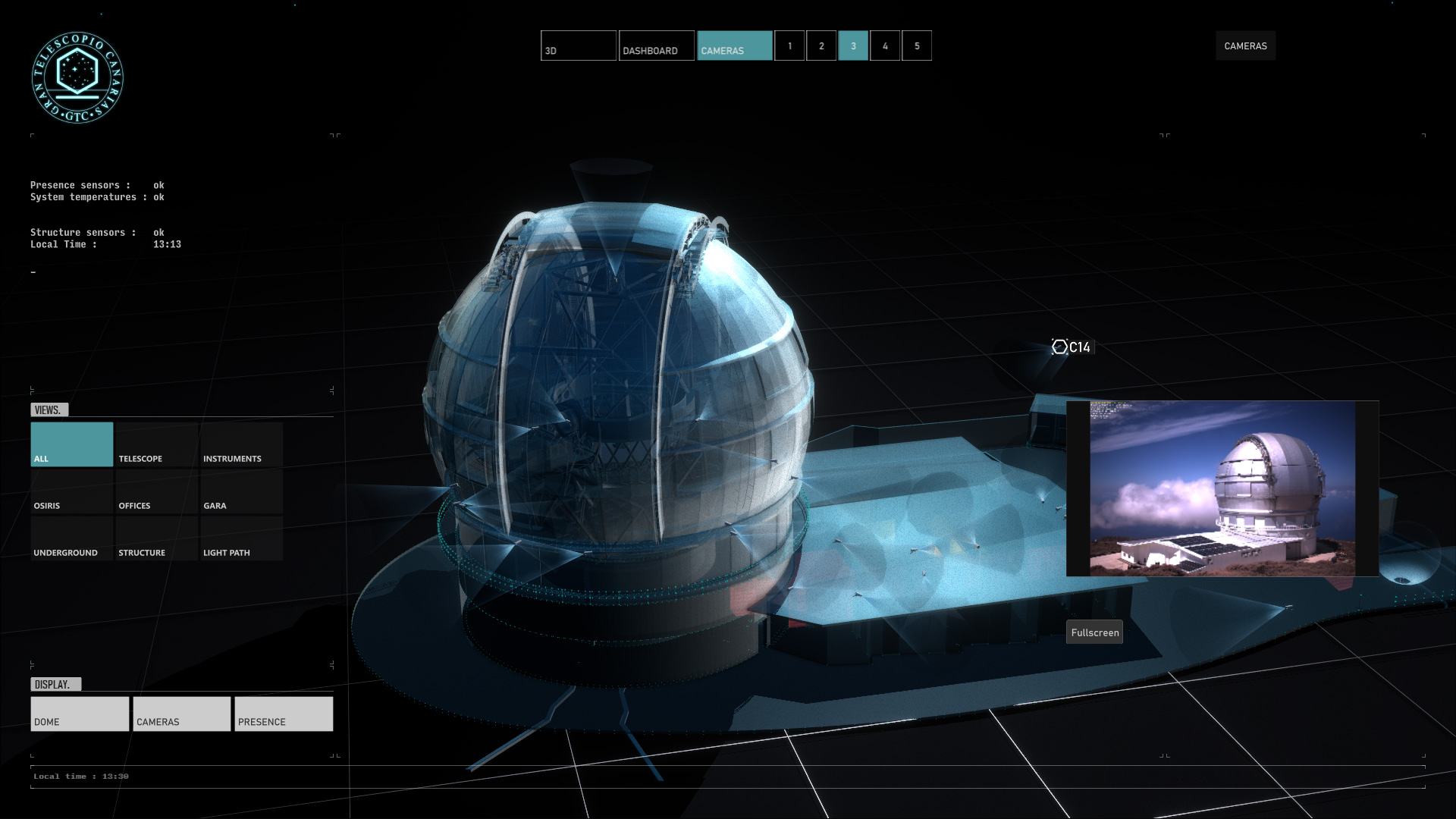Image resolution: width=1456 pixels, height=819 pixels.
Task: Toggle the CAMERAS display option
Action: click(181, 714)
